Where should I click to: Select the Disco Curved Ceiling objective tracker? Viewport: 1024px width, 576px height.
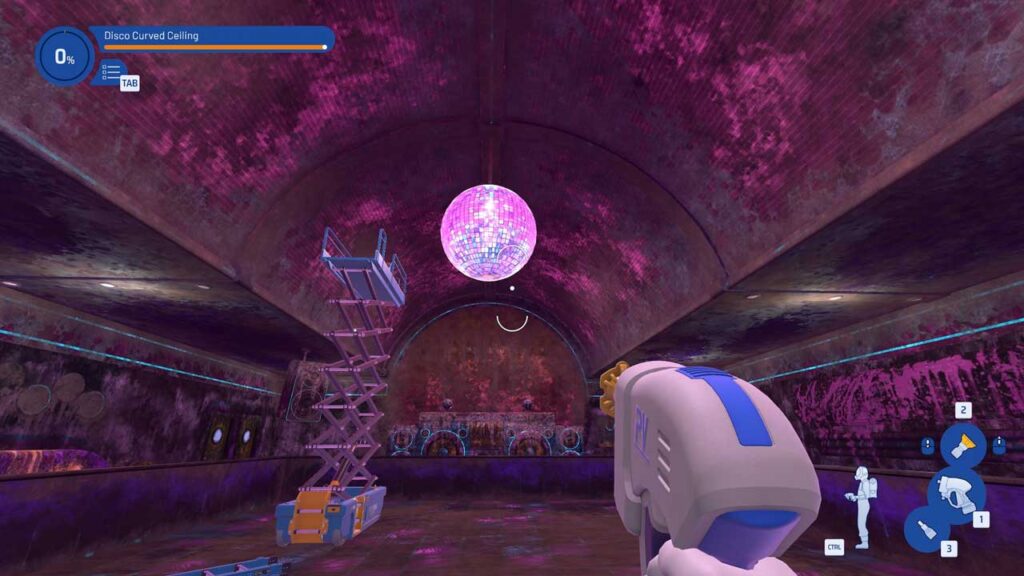[212, 38]
